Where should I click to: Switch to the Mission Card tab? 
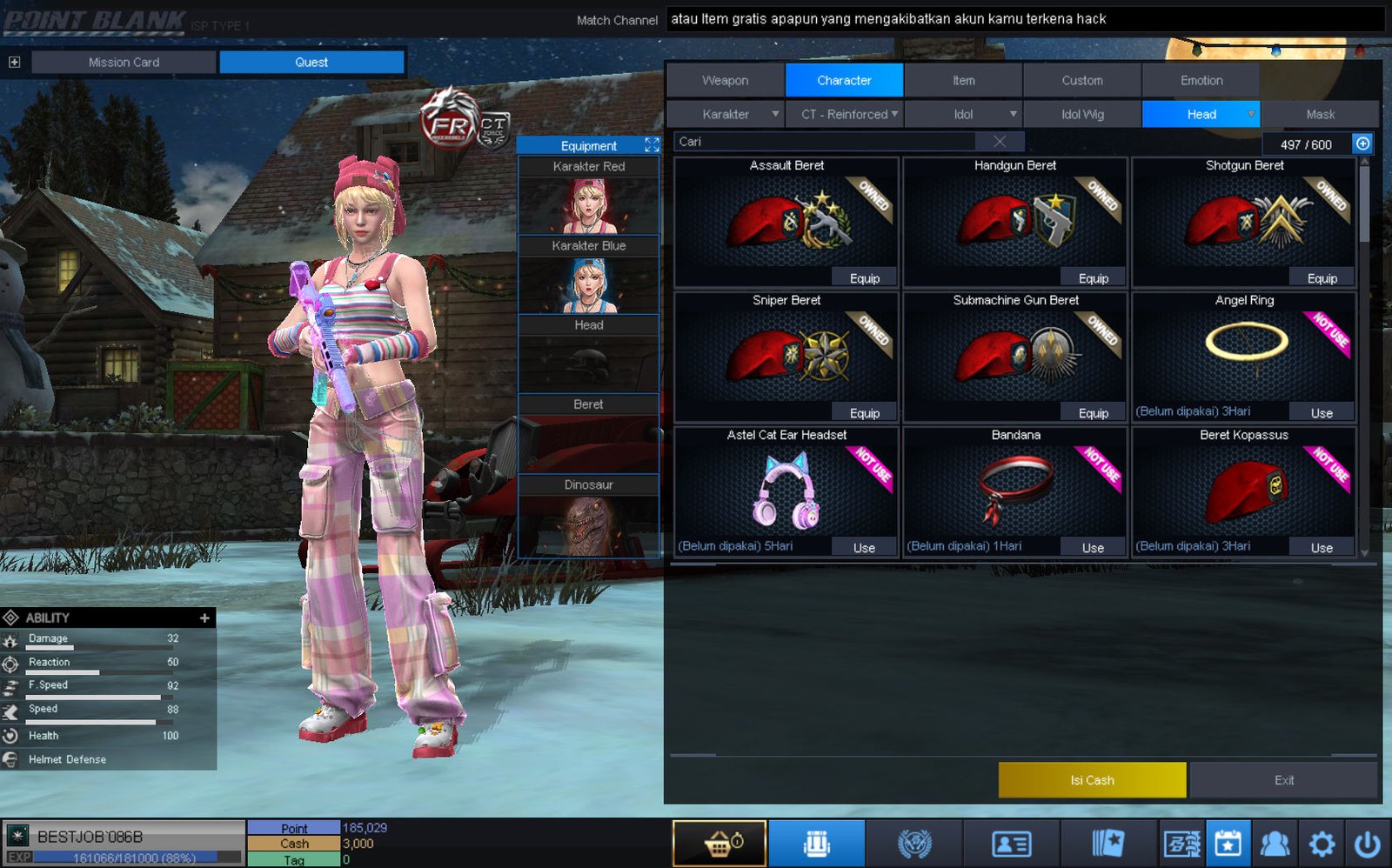(x=124, y=62)
